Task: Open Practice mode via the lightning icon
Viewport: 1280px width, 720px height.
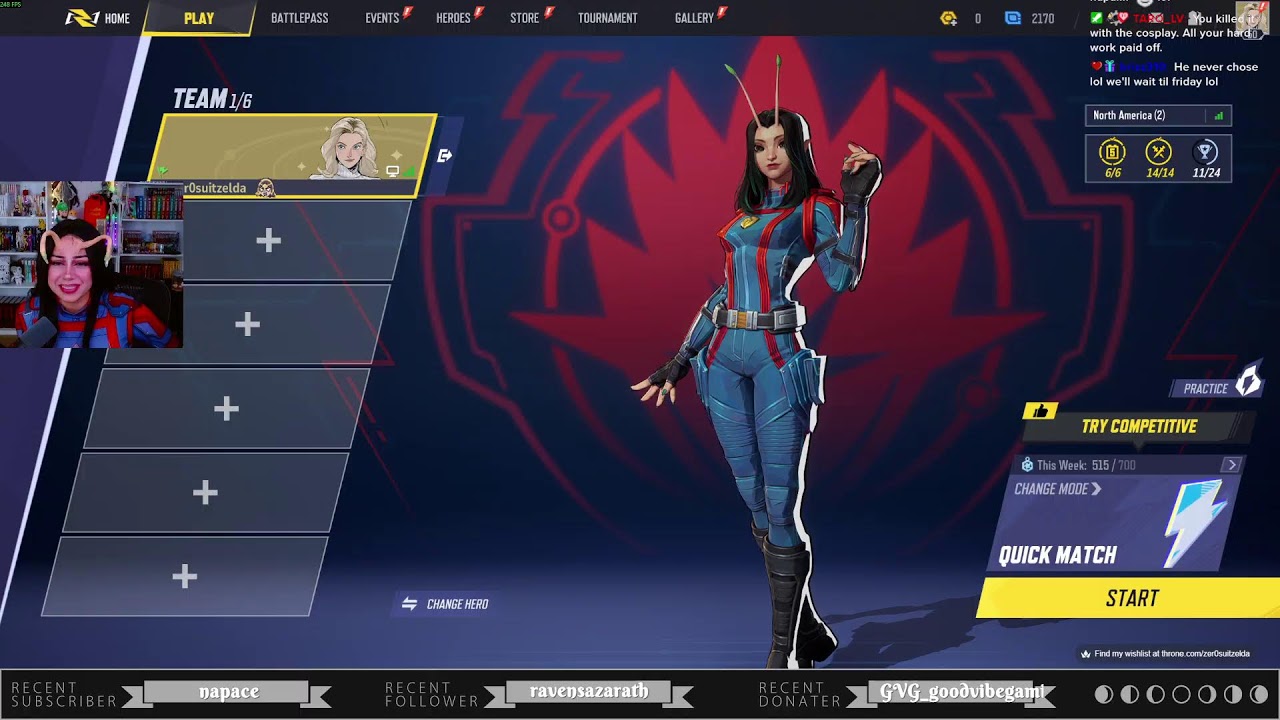Action: pos(1247,386)
